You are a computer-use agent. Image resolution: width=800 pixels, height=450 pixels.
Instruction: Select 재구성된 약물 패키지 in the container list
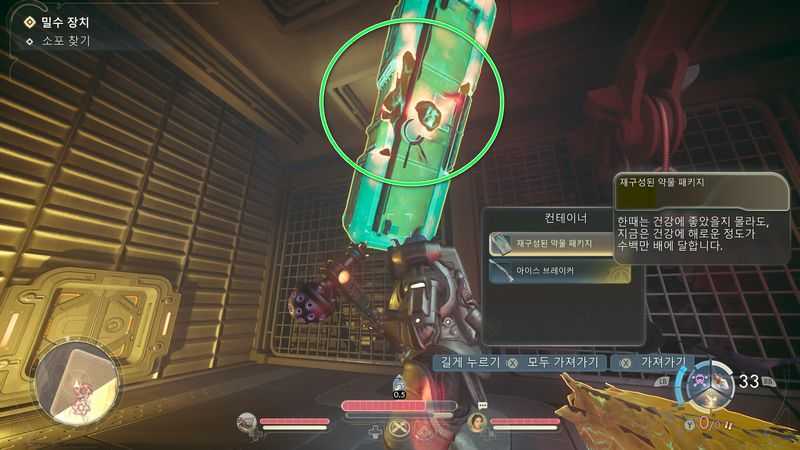click(557, 243)
